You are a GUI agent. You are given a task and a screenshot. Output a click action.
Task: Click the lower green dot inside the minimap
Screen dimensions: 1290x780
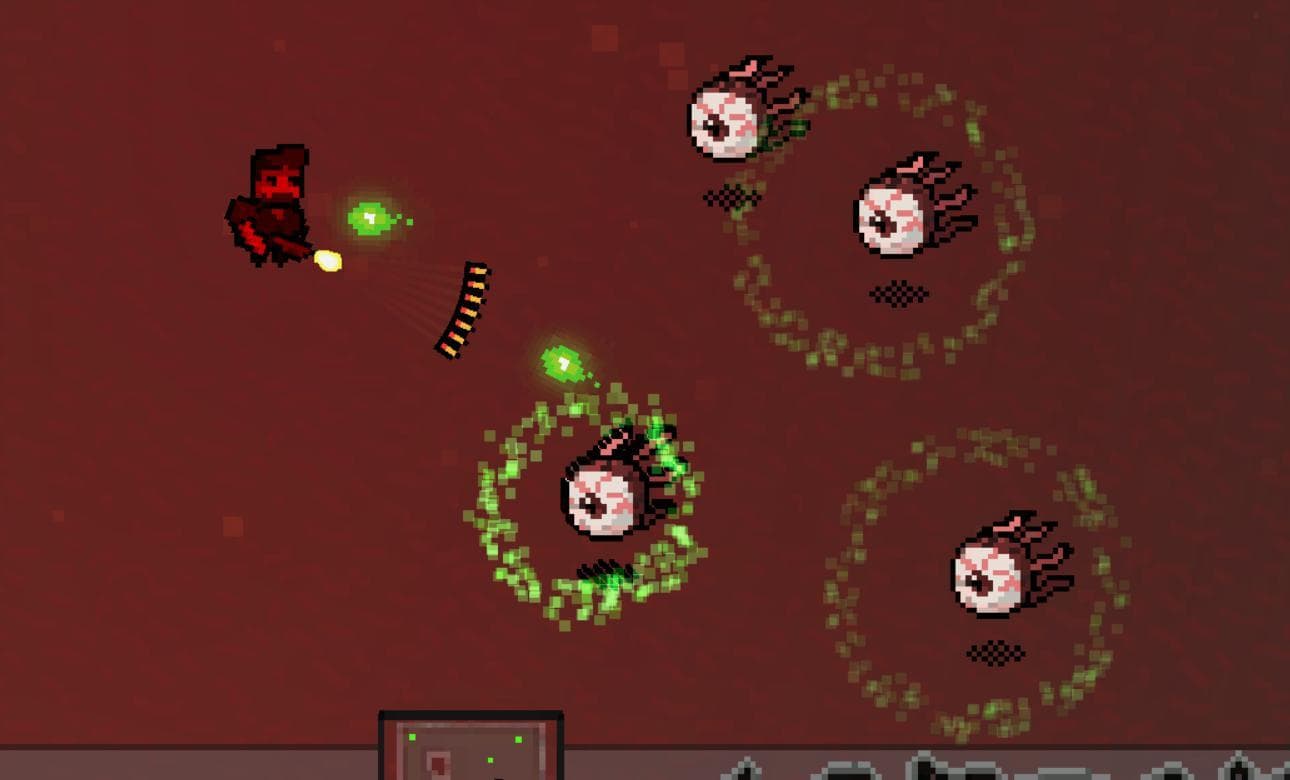coord(491,759)
